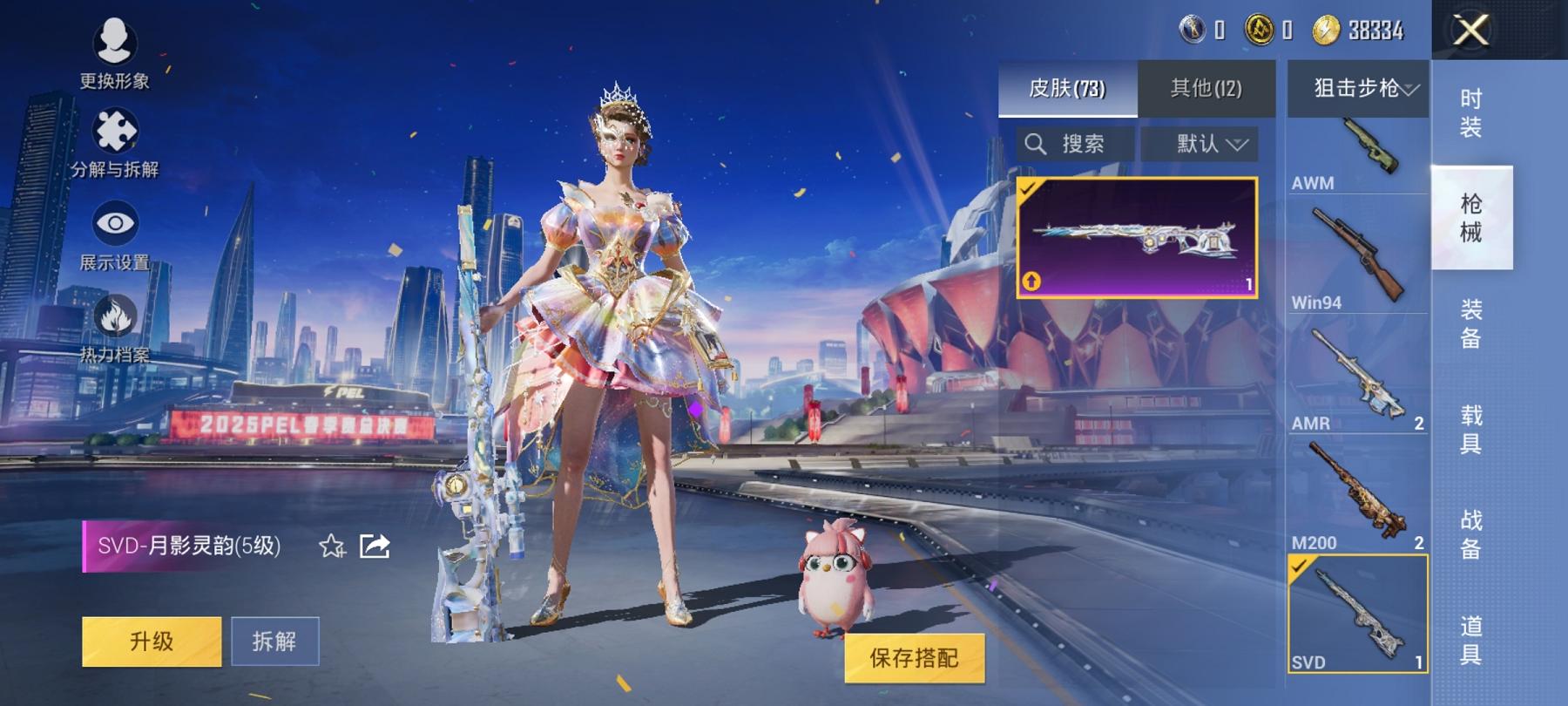Switch to the 其他(12) tab
Viewport: 1568px width, 706px height.
point(1206,87)
